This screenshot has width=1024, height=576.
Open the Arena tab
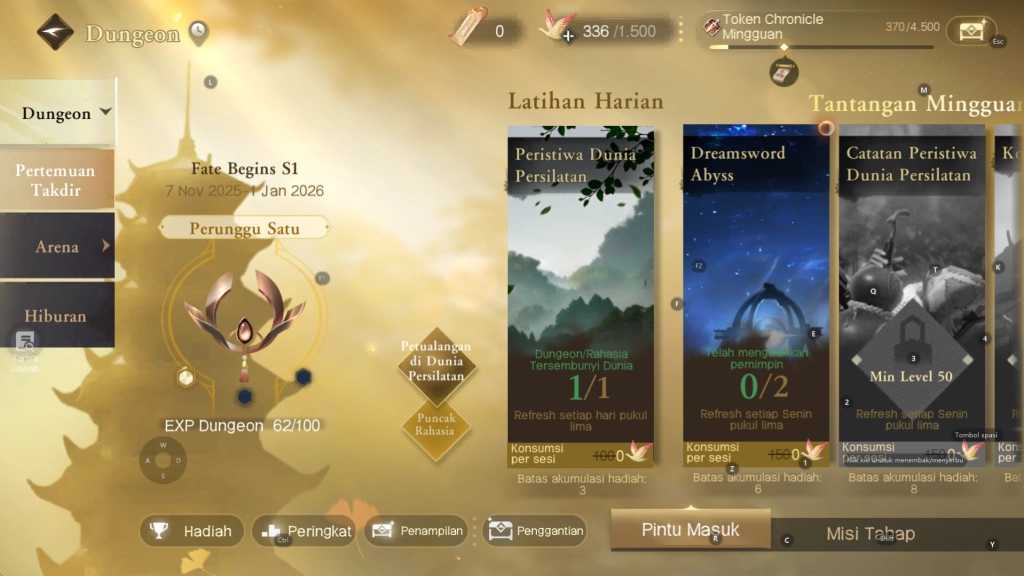[57, 246]
